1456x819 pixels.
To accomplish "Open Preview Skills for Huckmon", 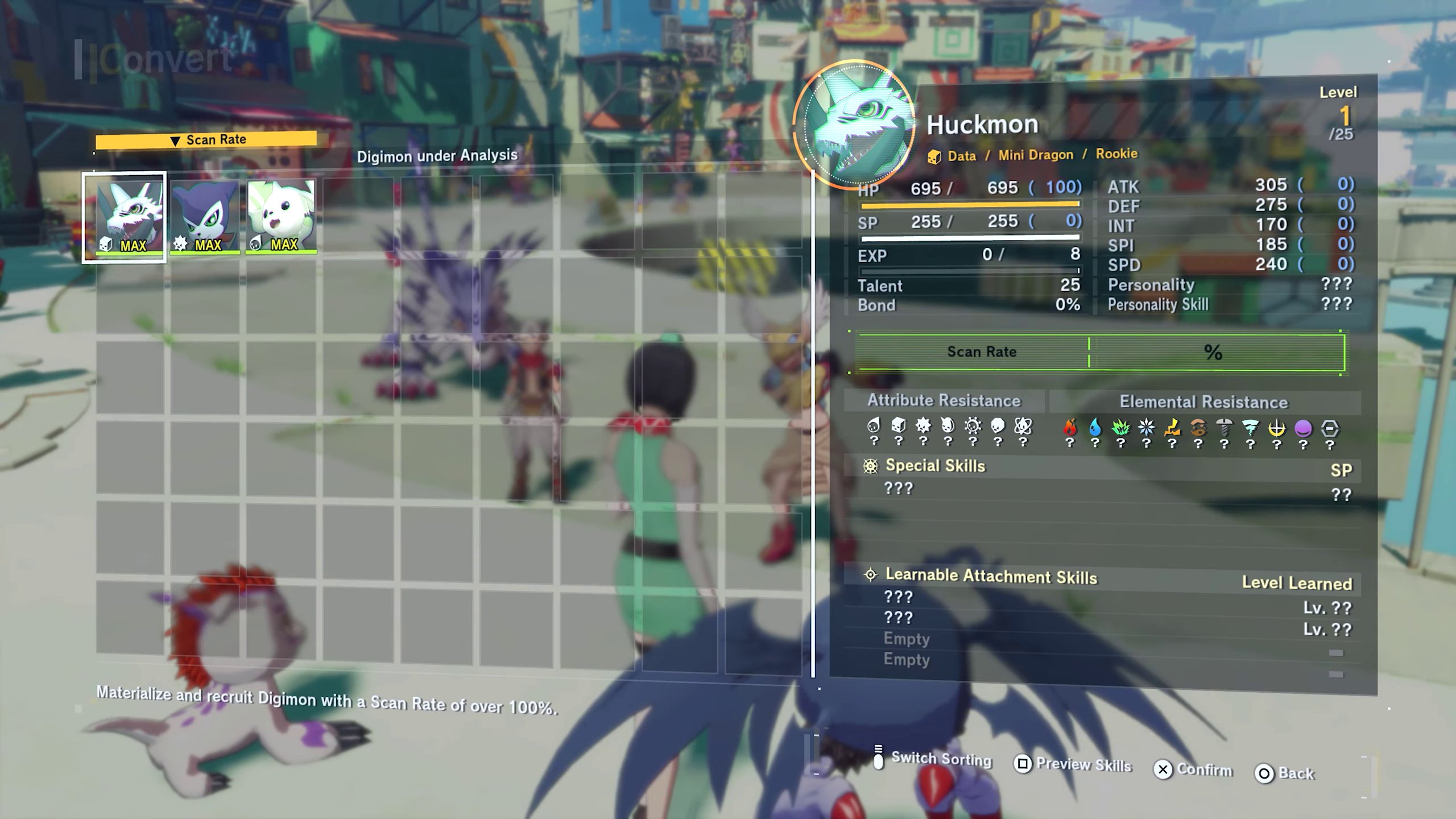I will pyautogui.click(x=1083, y=764).
